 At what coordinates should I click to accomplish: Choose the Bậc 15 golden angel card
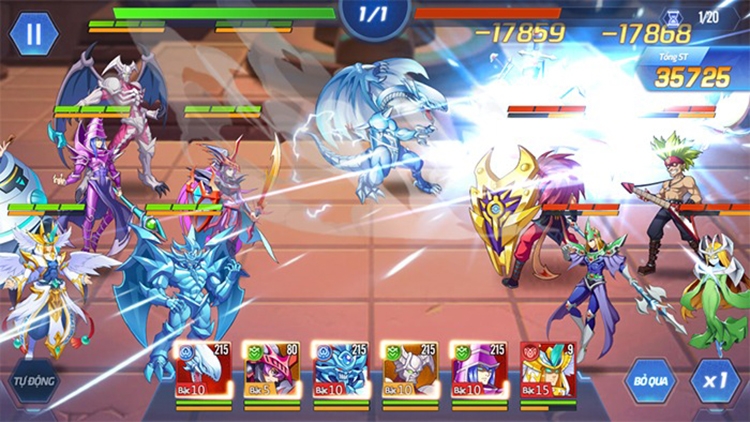pos(547,370)
